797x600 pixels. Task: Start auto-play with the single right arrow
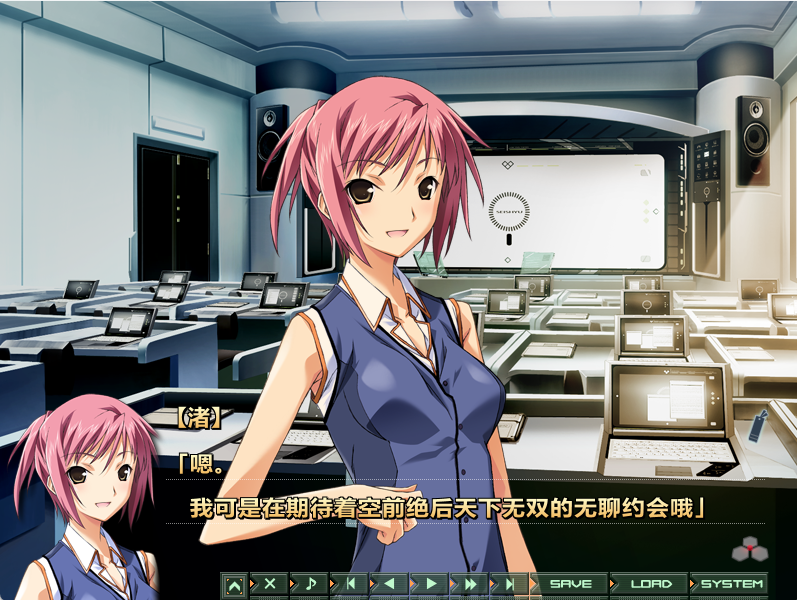(431, 583)
